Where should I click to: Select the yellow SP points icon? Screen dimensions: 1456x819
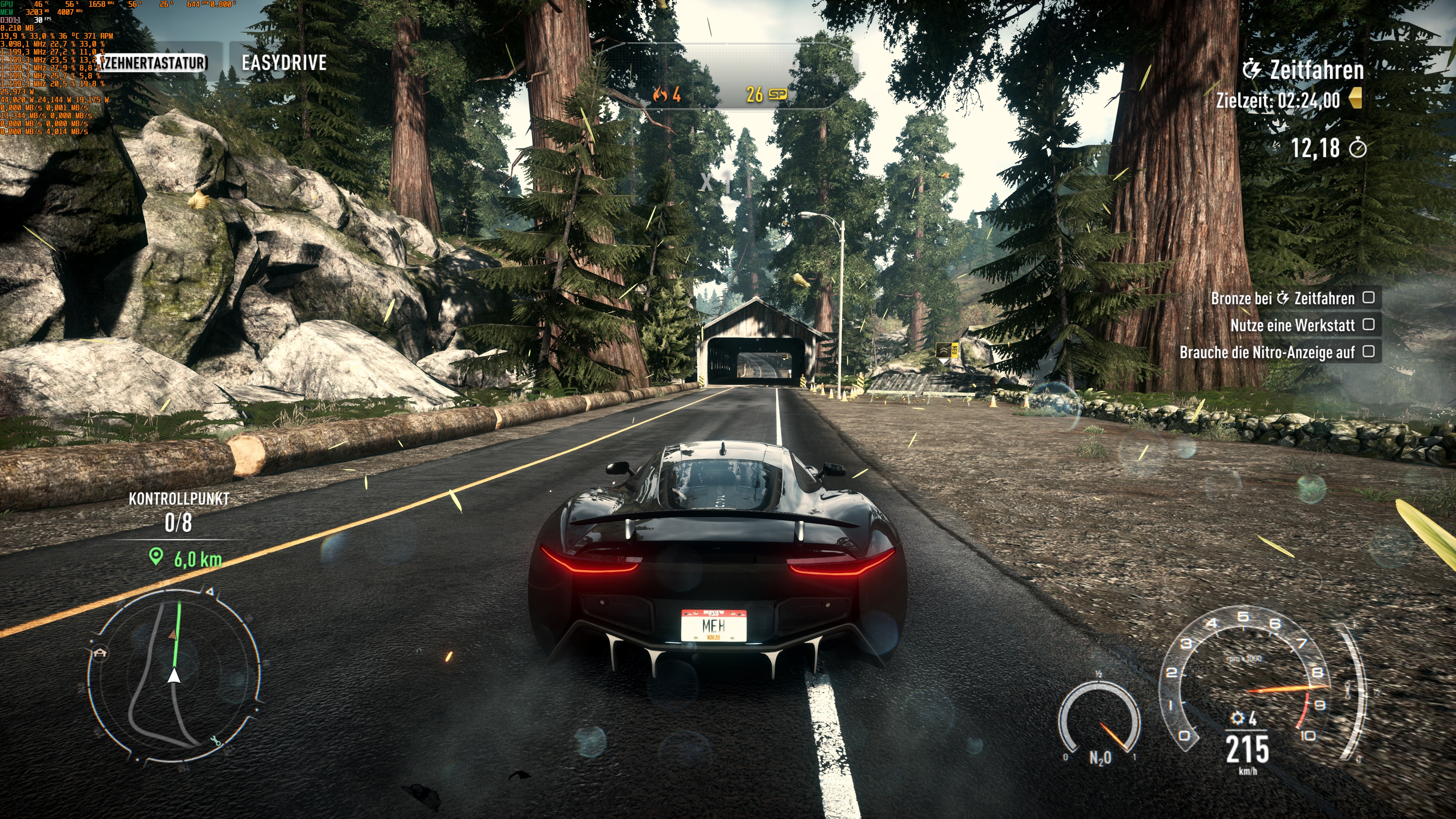(x=779, y=94)
